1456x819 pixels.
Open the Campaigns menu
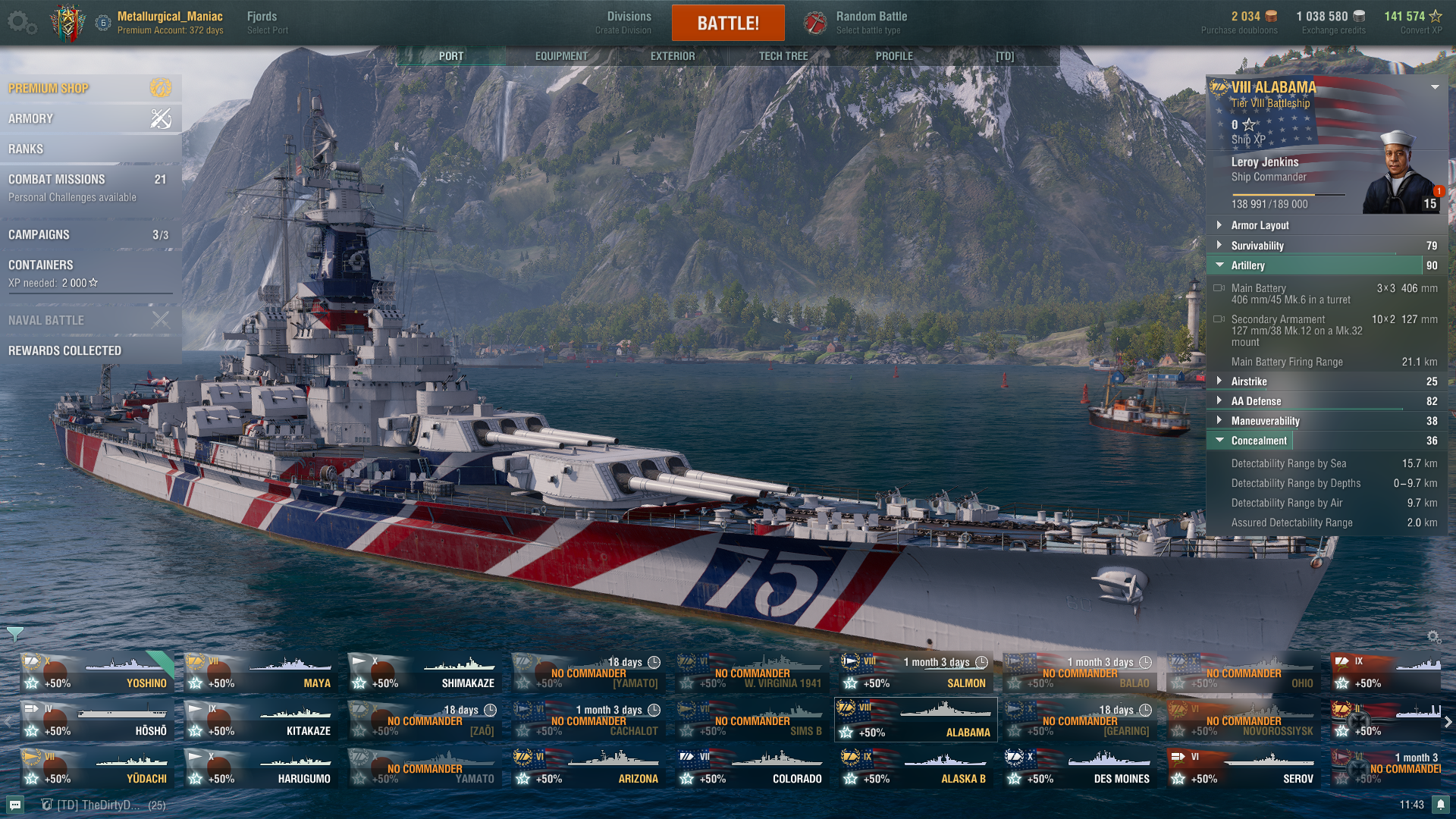click(89, 234)
